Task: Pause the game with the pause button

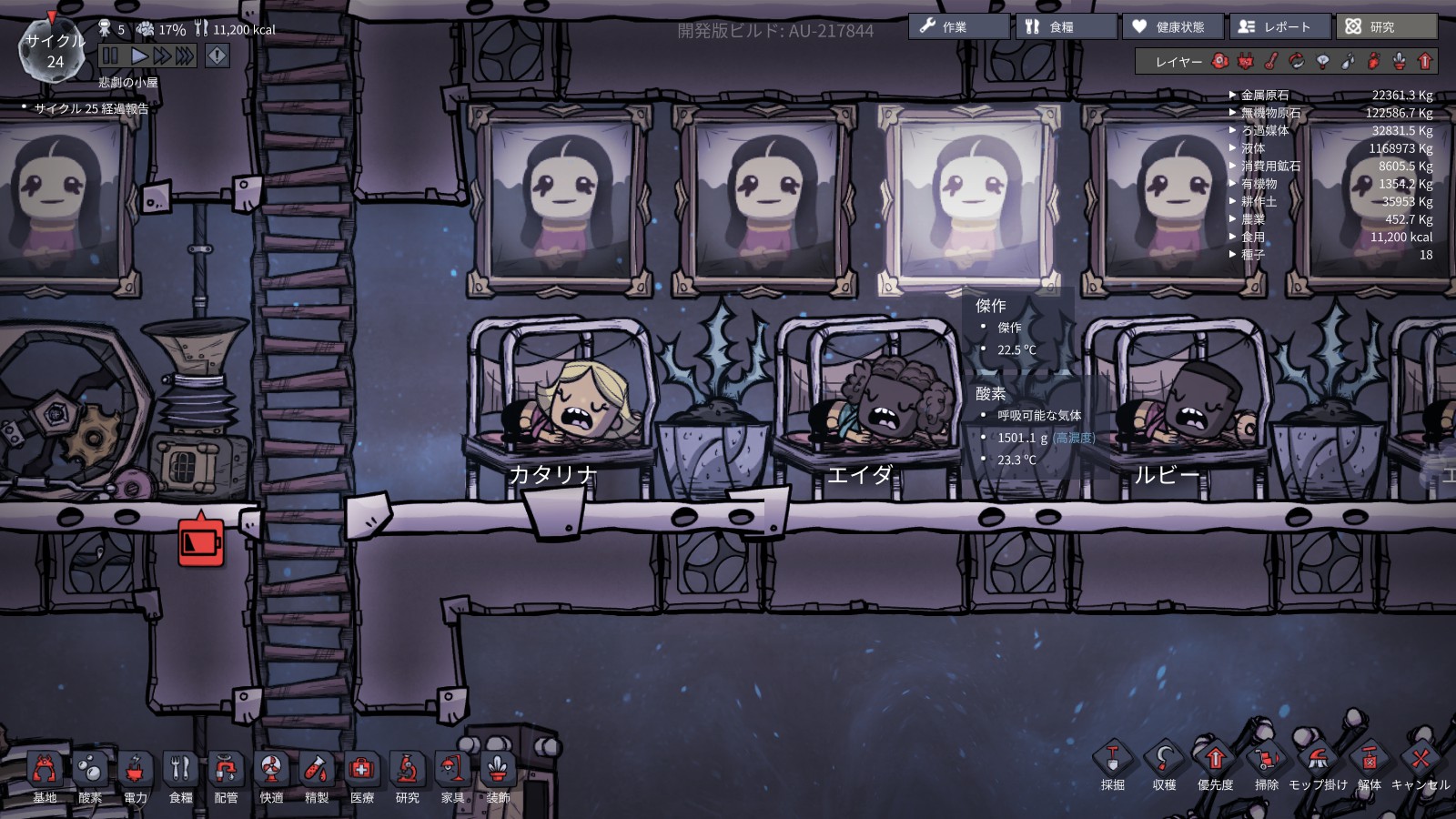Action: pyautogui.click(x=110, y=56)
